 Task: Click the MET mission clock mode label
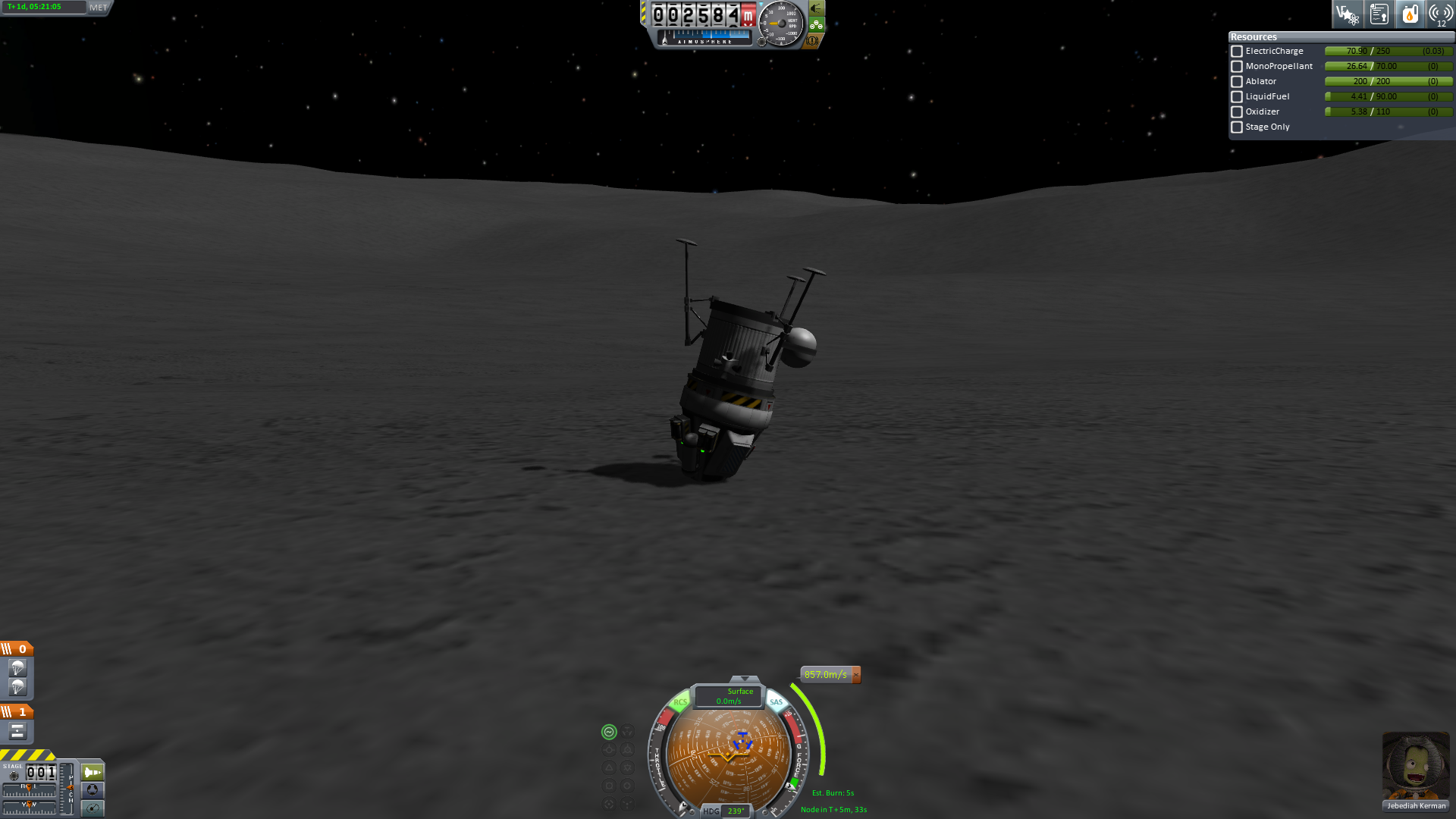[x=99, y=8]
